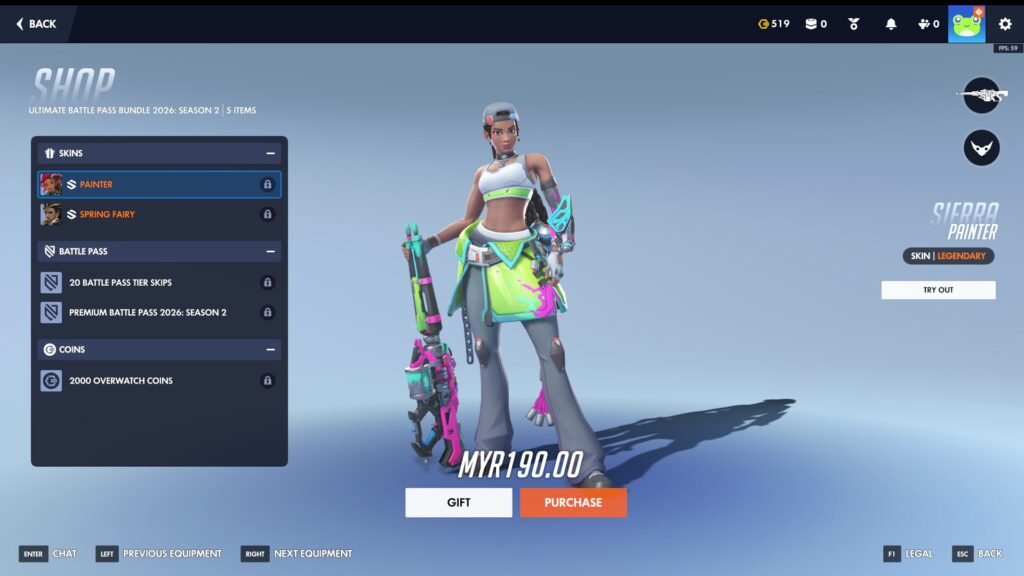
Task: Collapse the Battle Pass section
Action: pos(270,252)
